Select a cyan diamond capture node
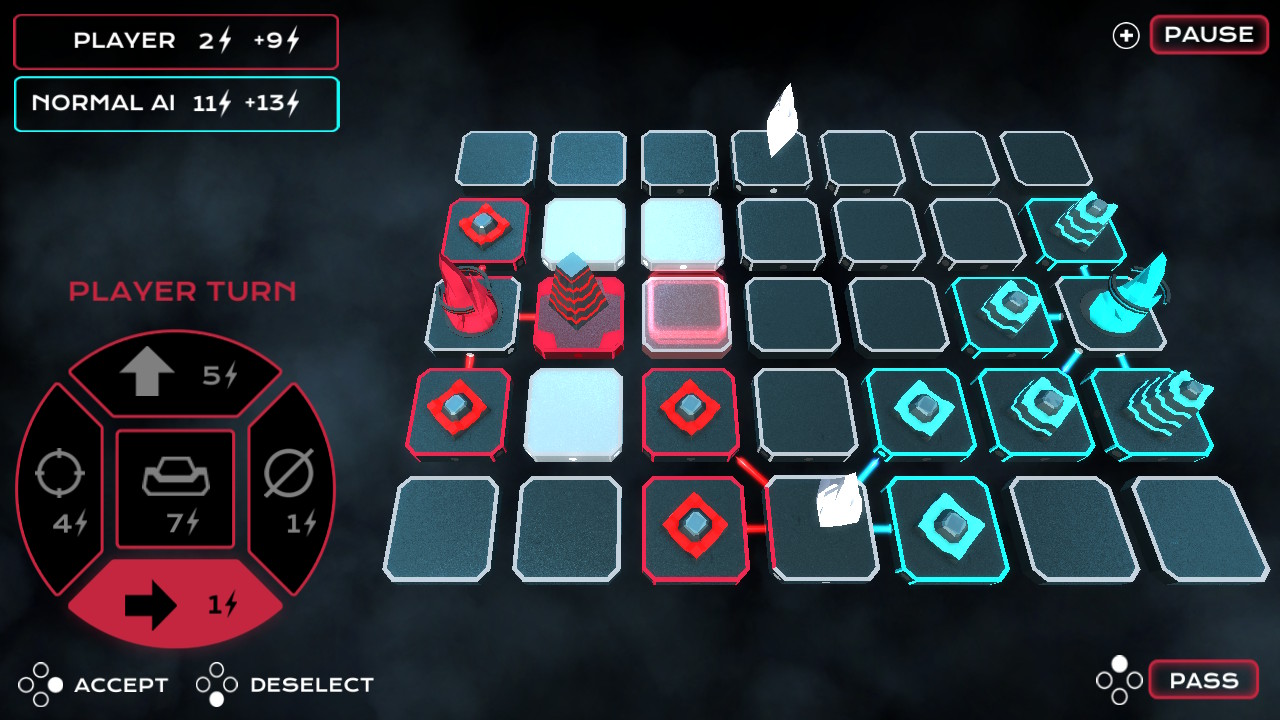The height and width of the screenshot is (720, 1280). pos(925,410)
